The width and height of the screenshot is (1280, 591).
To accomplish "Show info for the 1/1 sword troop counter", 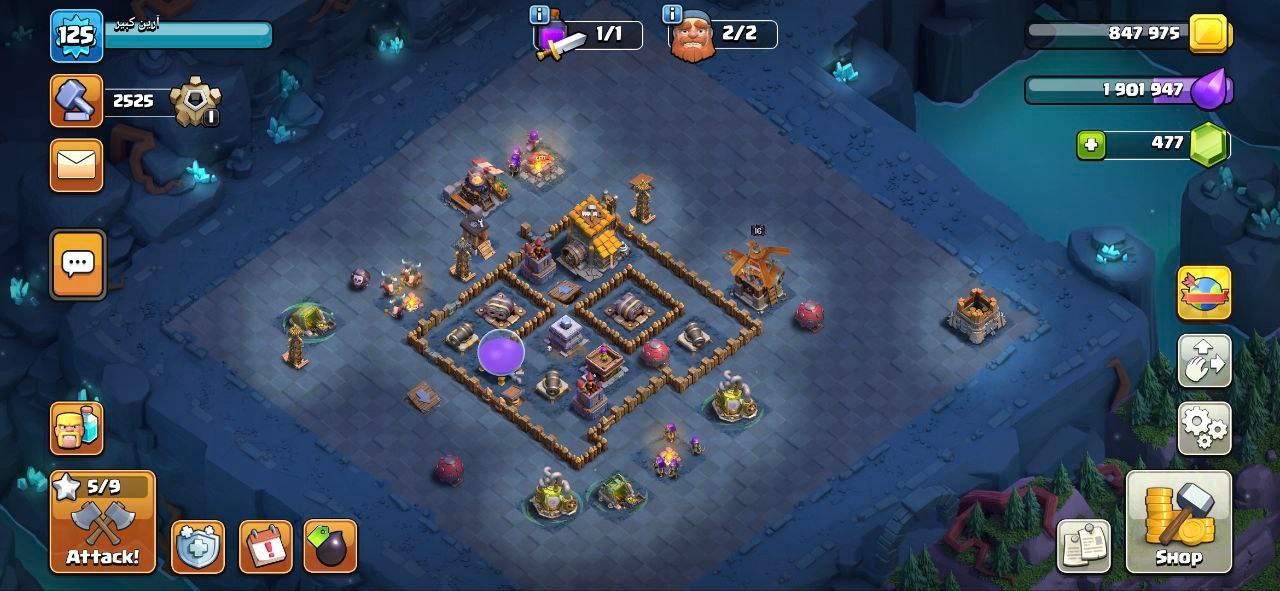I will [540, 15].
